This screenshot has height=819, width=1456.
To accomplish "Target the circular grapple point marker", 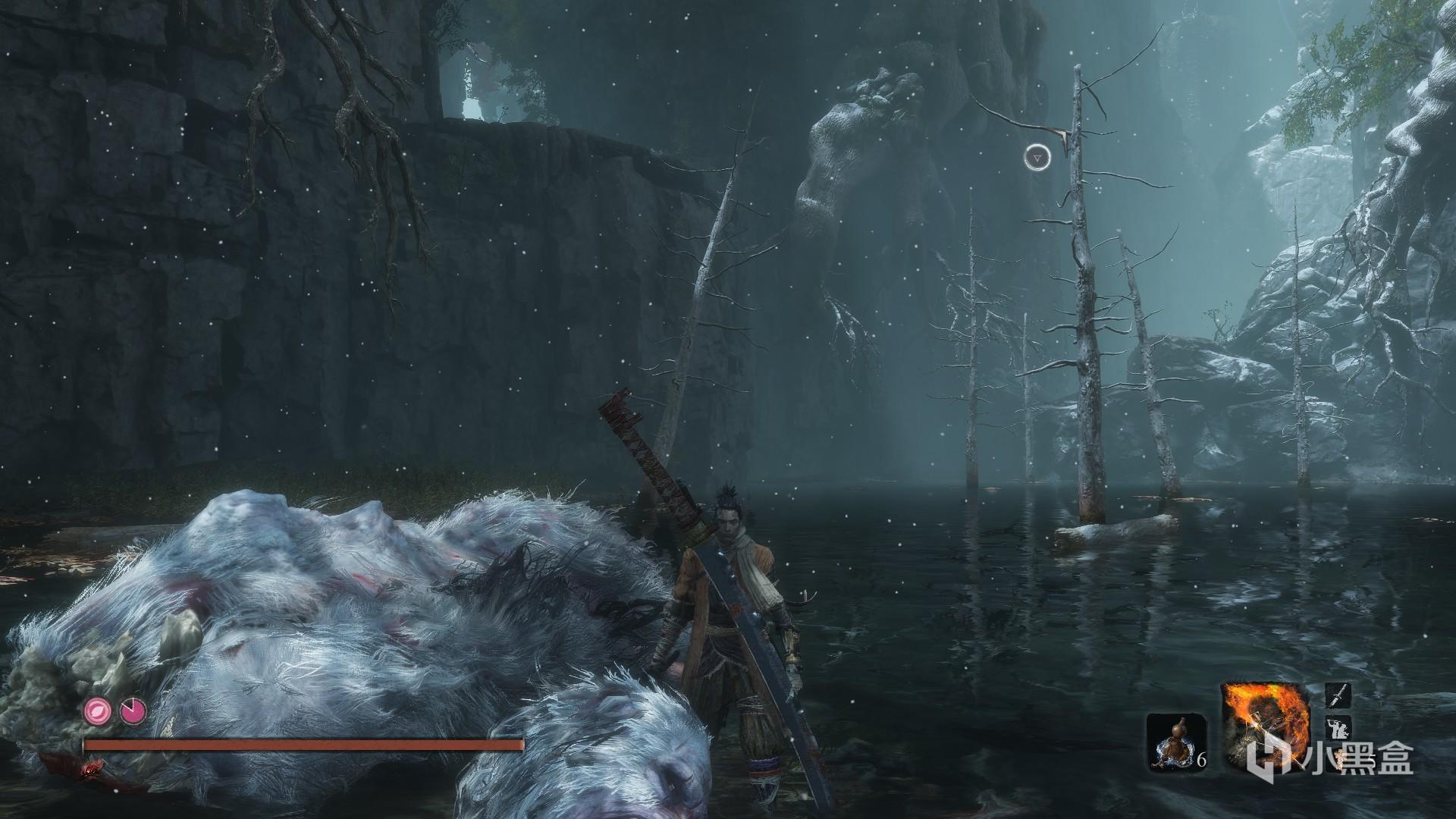I will 1037,158.
